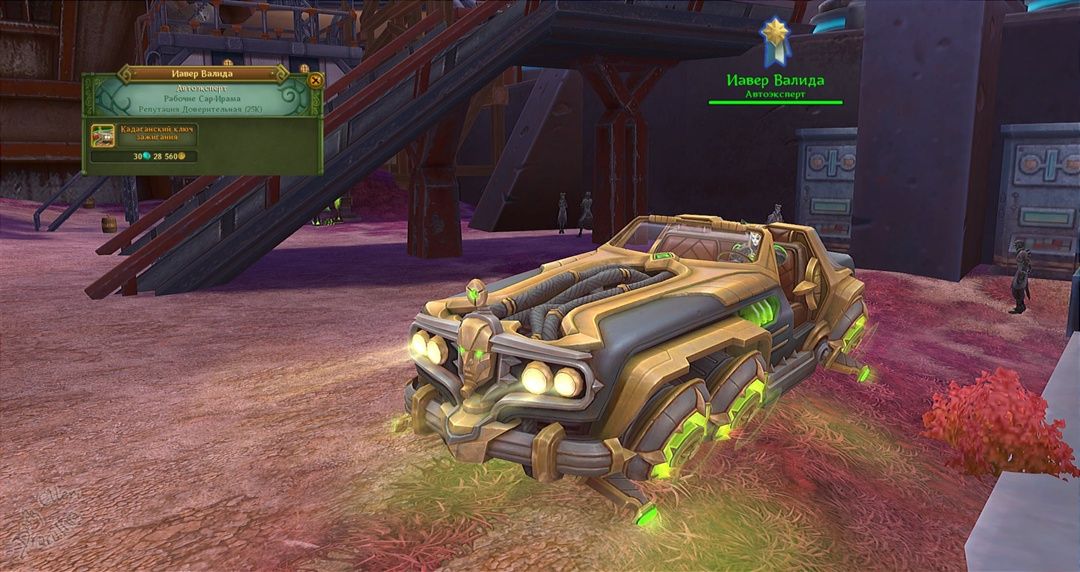Select the Кадаганский ключ зажигания item icon
Viewport: 1080px width, 572px height.
tap(102, 135)
